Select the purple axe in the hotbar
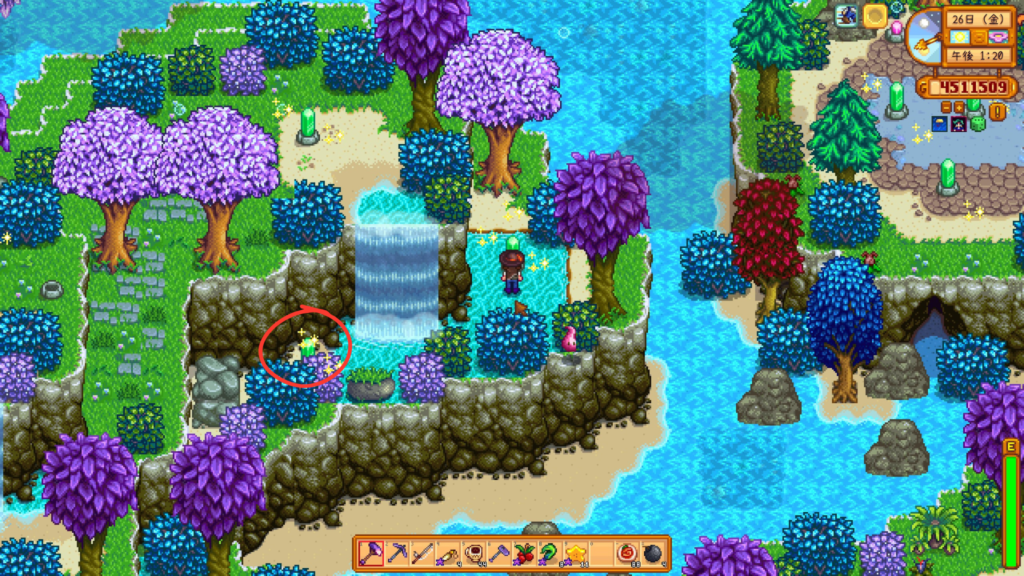 tap(371, 552)
